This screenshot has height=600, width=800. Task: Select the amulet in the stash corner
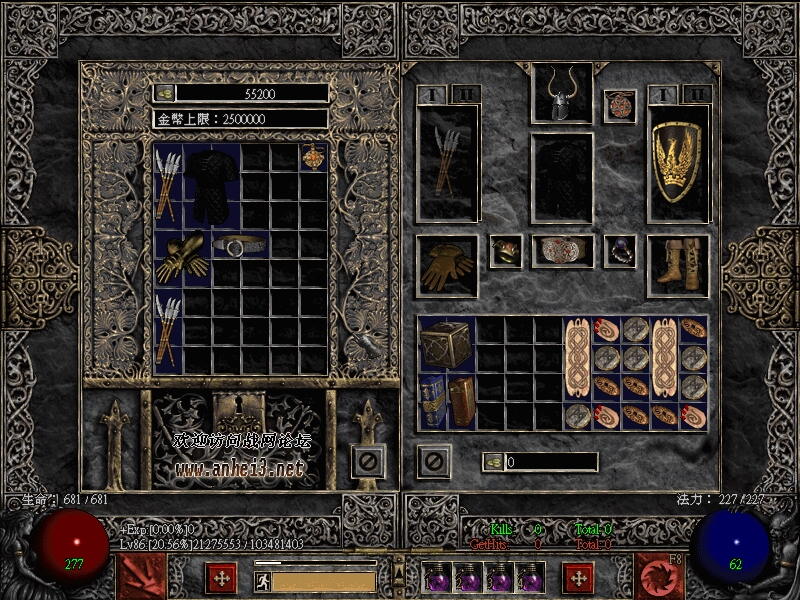pos(314,158)
